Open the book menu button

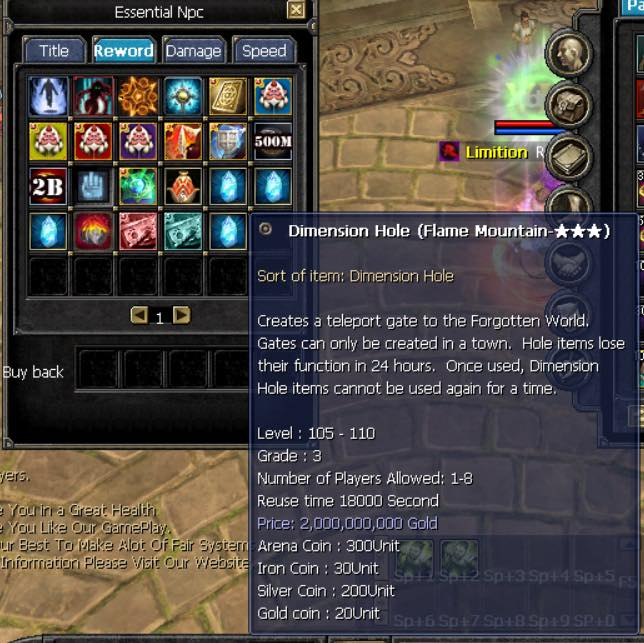pyautogui.click(x=567, y=156)
